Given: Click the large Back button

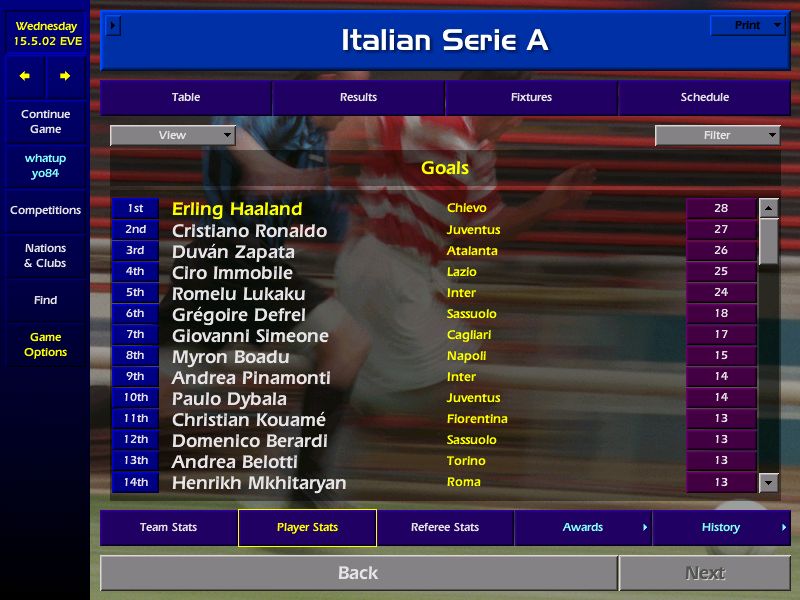Looking at the screenshot, I should click(x=358, y=573).
